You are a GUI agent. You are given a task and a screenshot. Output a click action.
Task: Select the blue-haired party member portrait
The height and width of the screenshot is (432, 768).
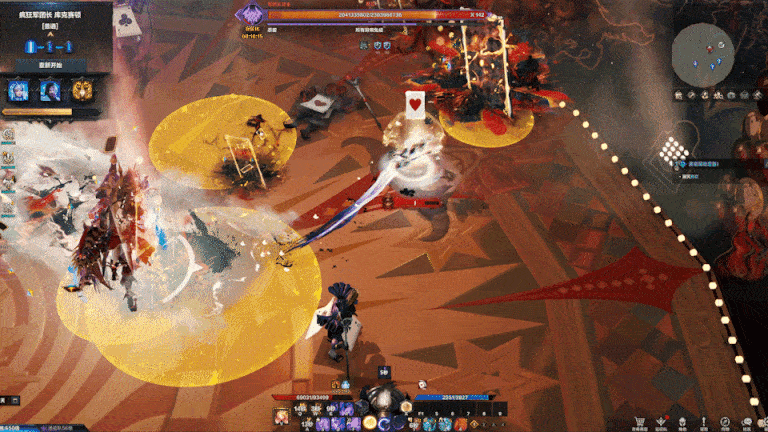18,91
